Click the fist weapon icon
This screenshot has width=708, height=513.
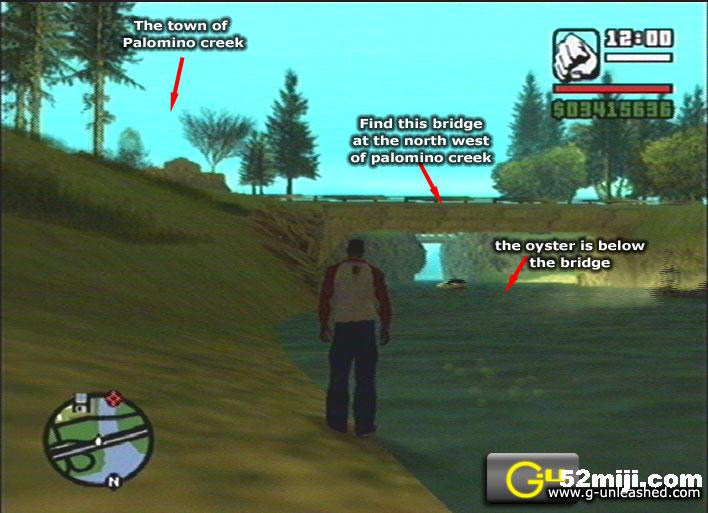[575, 56]
